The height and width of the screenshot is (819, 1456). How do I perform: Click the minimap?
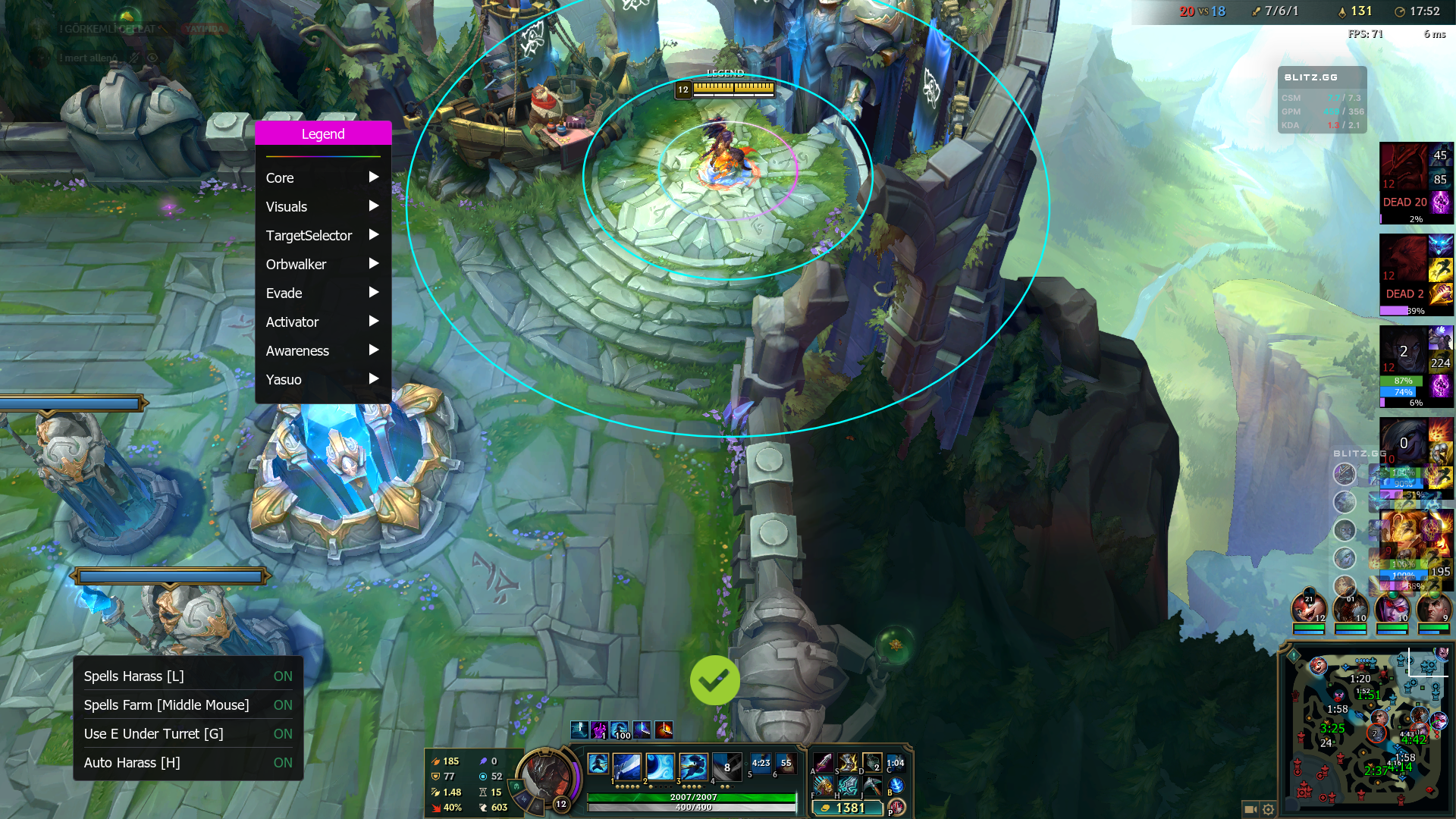coord(1364,730)
